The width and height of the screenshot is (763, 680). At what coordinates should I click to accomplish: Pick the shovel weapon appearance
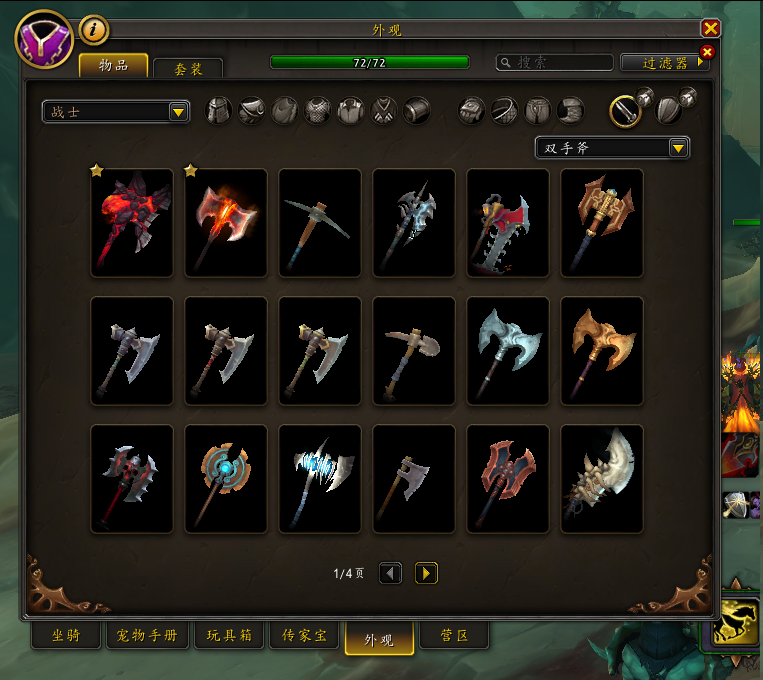coord(414,350)
